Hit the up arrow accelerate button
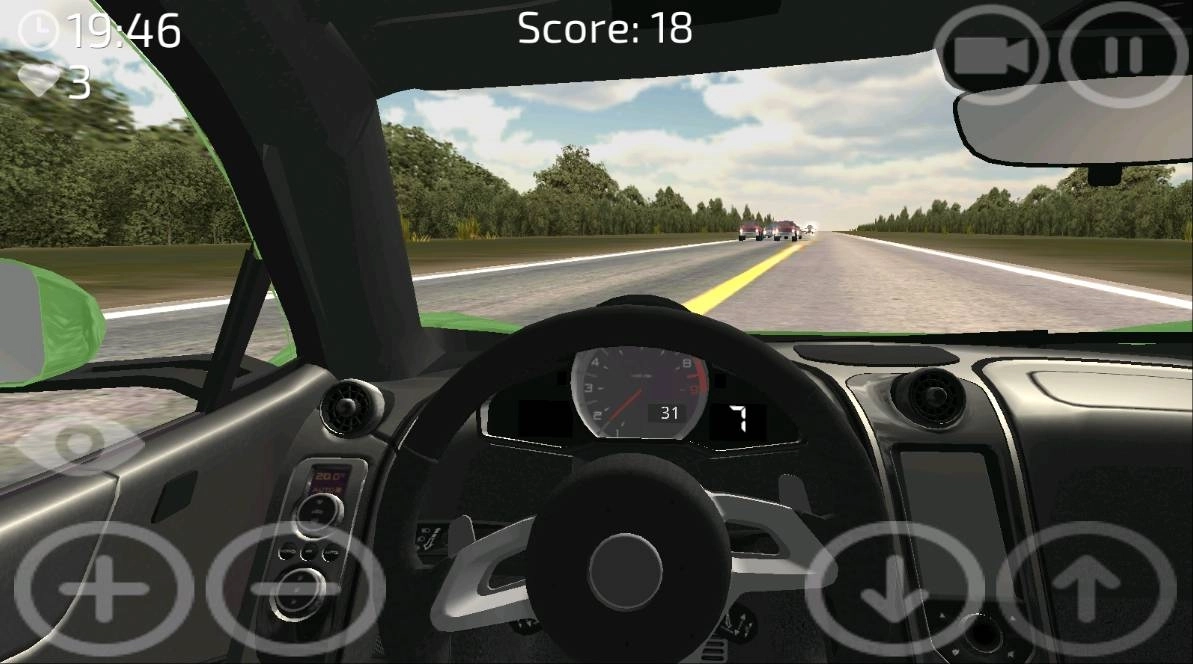This screenshot has height=664, width=1193. click(1086, 592)
